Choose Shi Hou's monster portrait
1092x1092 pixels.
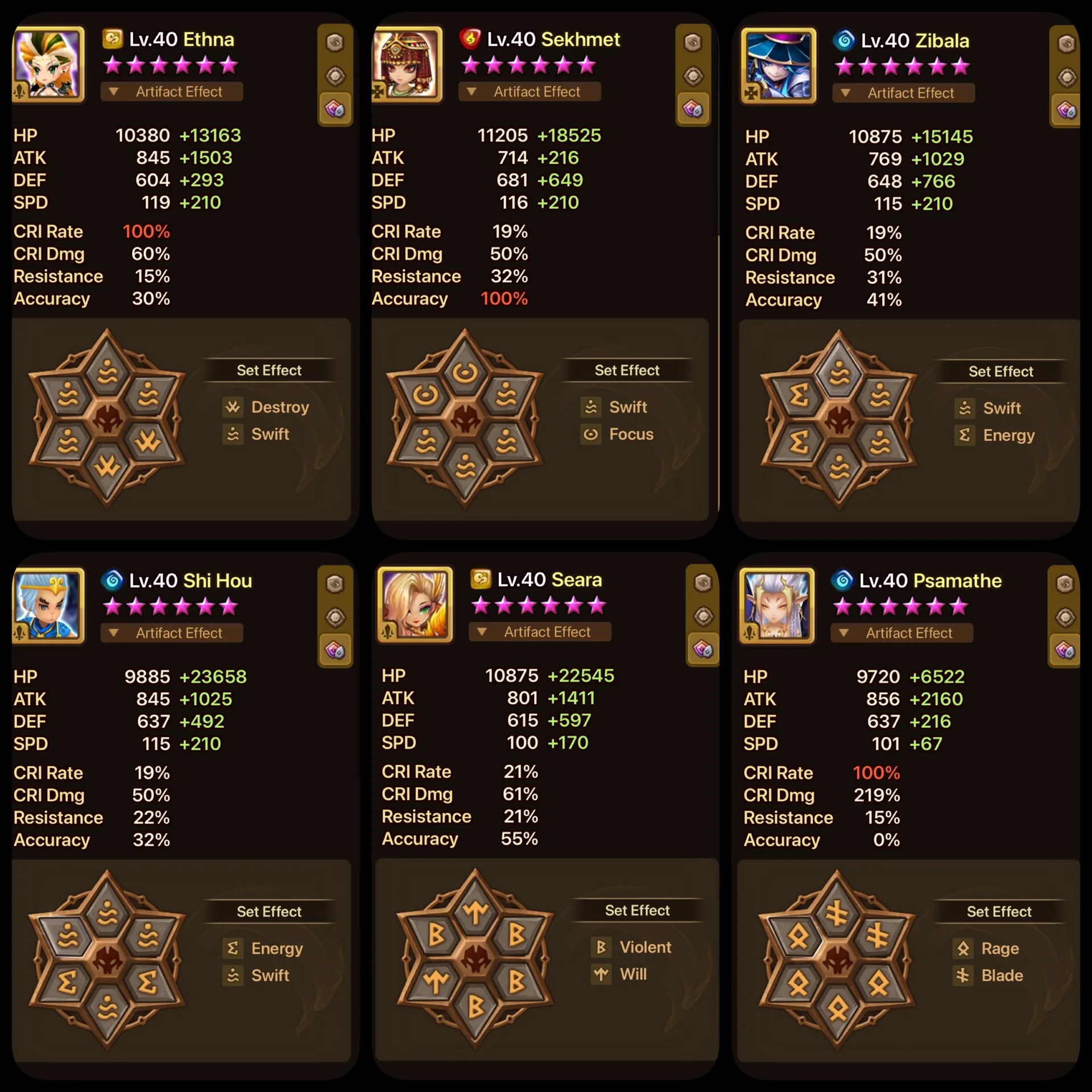point(49,606)
